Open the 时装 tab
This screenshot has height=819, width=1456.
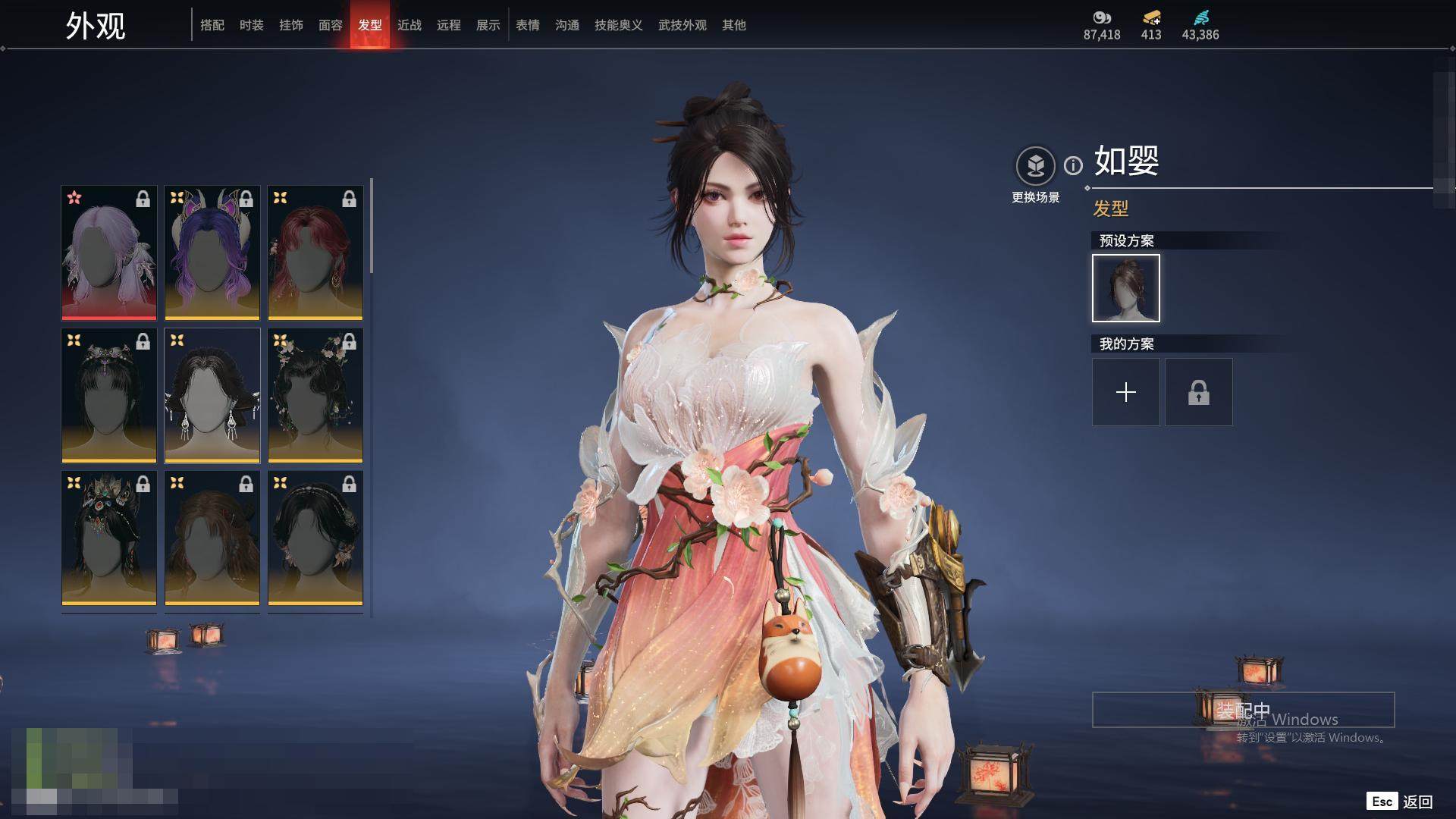252,25
